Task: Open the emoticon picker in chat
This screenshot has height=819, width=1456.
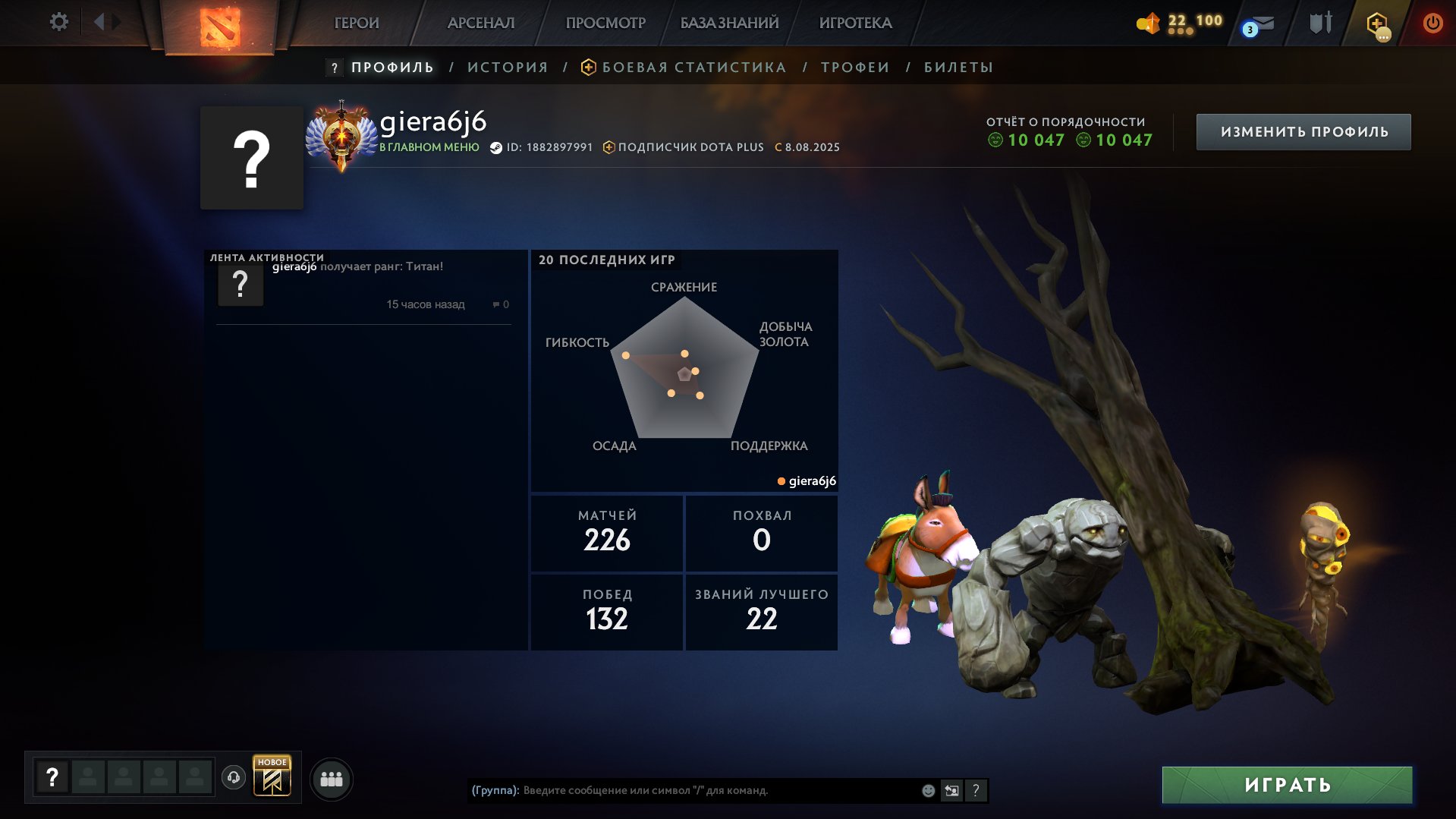Action: [x=927, y=790]
